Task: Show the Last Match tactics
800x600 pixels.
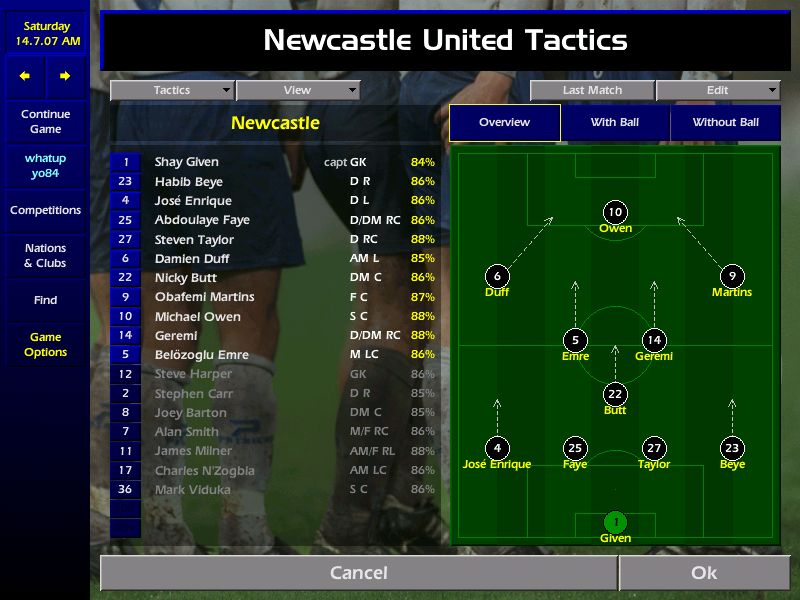Action: click(592, 90)
